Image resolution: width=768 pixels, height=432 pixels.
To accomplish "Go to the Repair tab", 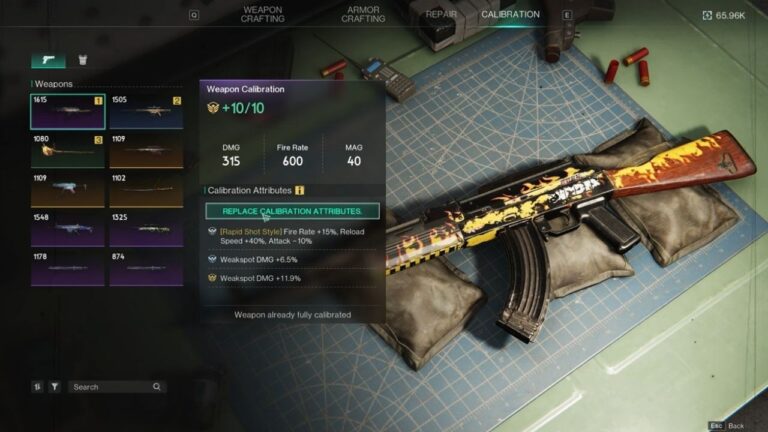I will pyautogui.click(x=441, y=15).
